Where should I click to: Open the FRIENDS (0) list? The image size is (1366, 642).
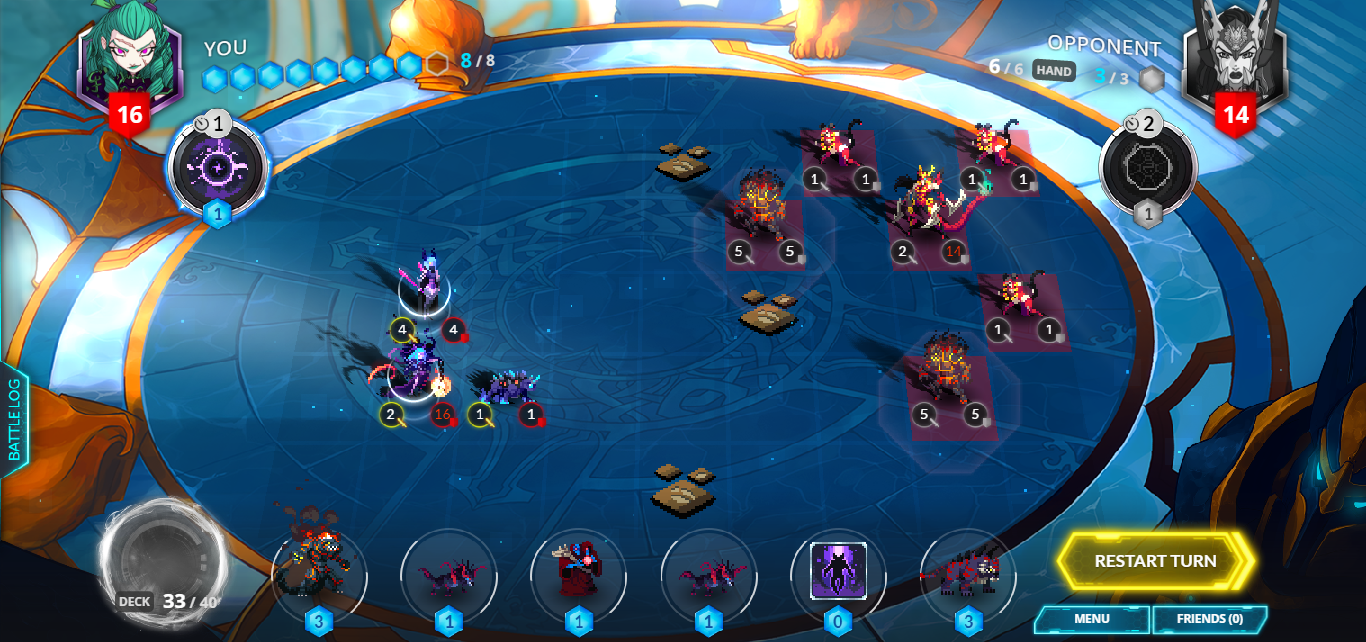(1209, 619)
